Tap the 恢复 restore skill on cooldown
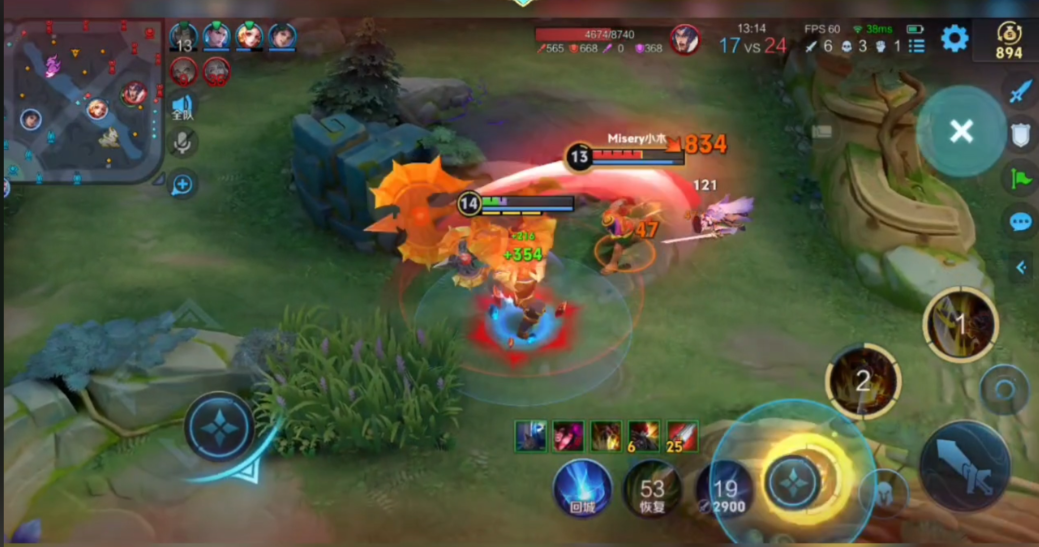The image size is (1039, 547). click(x=652, y=490)
